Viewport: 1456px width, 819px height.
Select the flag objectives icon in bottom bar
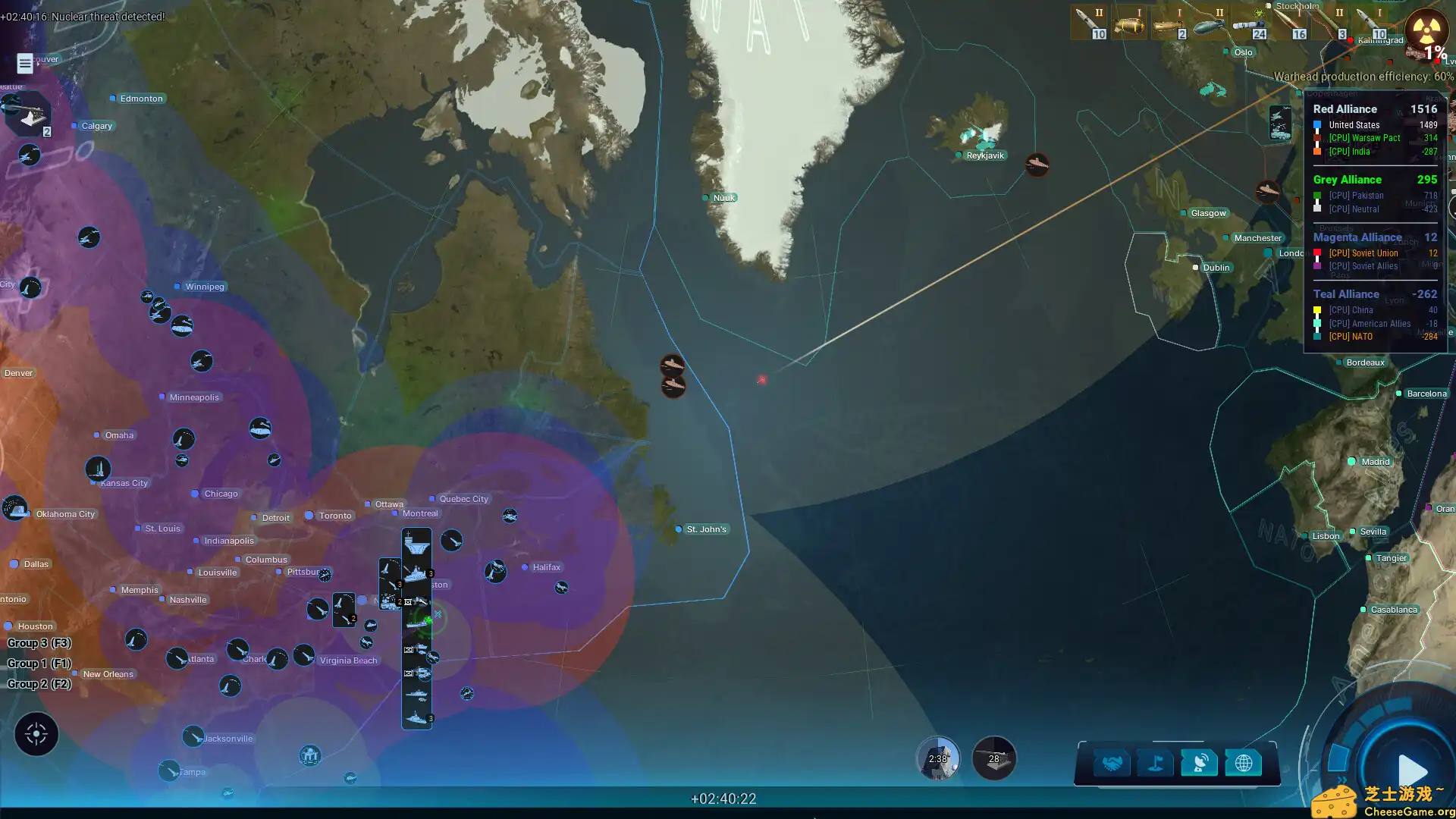coord(1153,764)
